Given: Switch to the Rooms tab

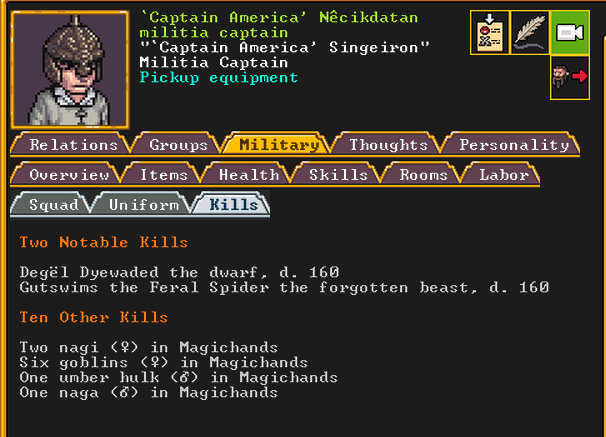Looking at the screenshot, I should click(x=423, y=175).
